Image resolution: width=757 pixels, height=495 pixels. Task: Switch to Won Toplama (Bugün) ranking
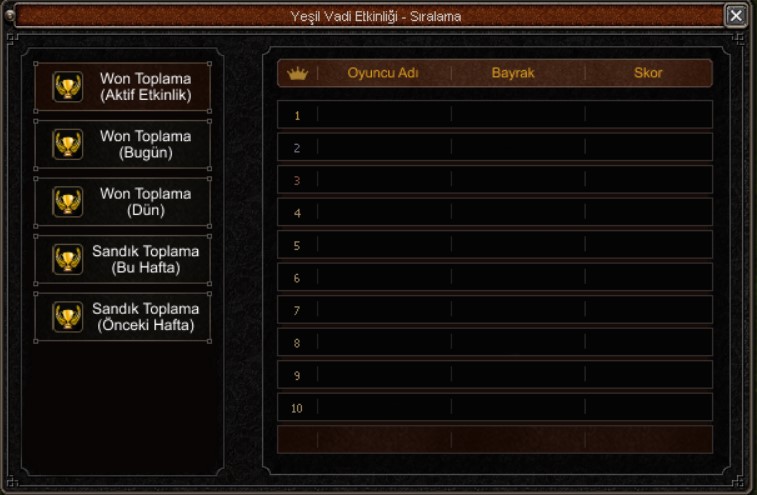coord(123,145)
